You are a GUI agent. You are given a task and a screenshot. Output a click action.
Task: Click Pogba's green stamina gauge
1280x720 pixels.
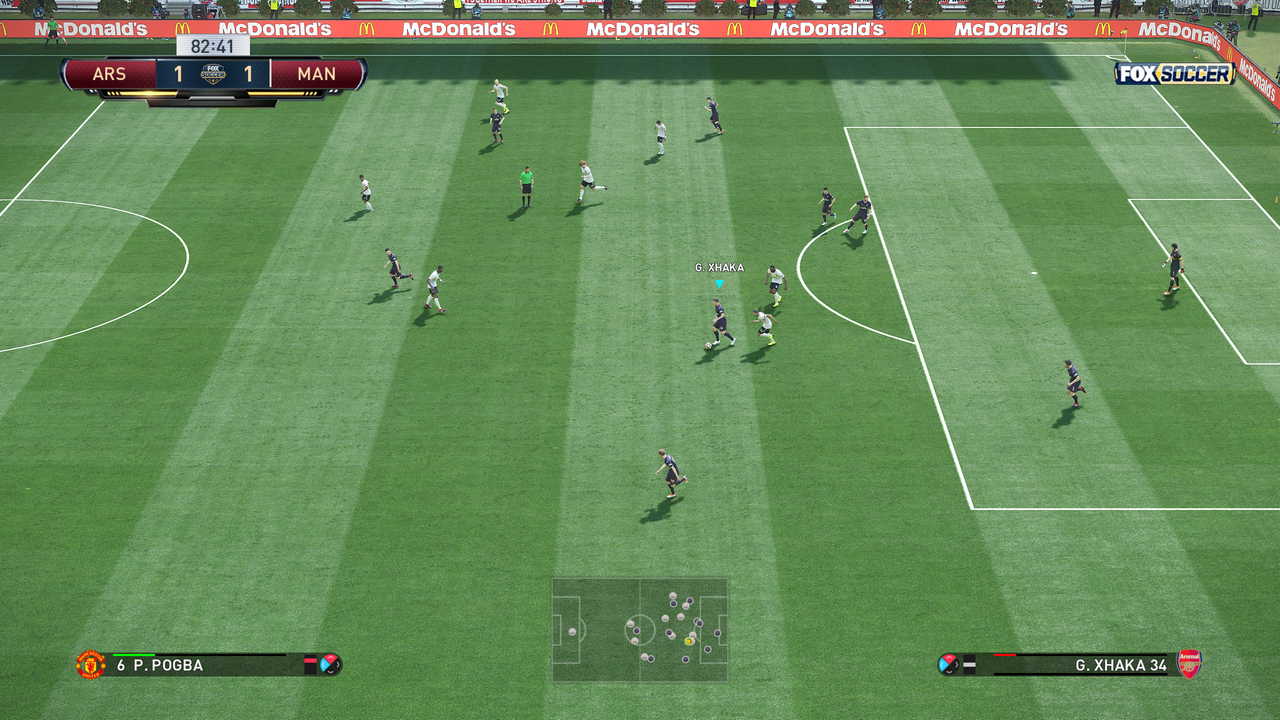pyautogui.click(x=133, y=656)
